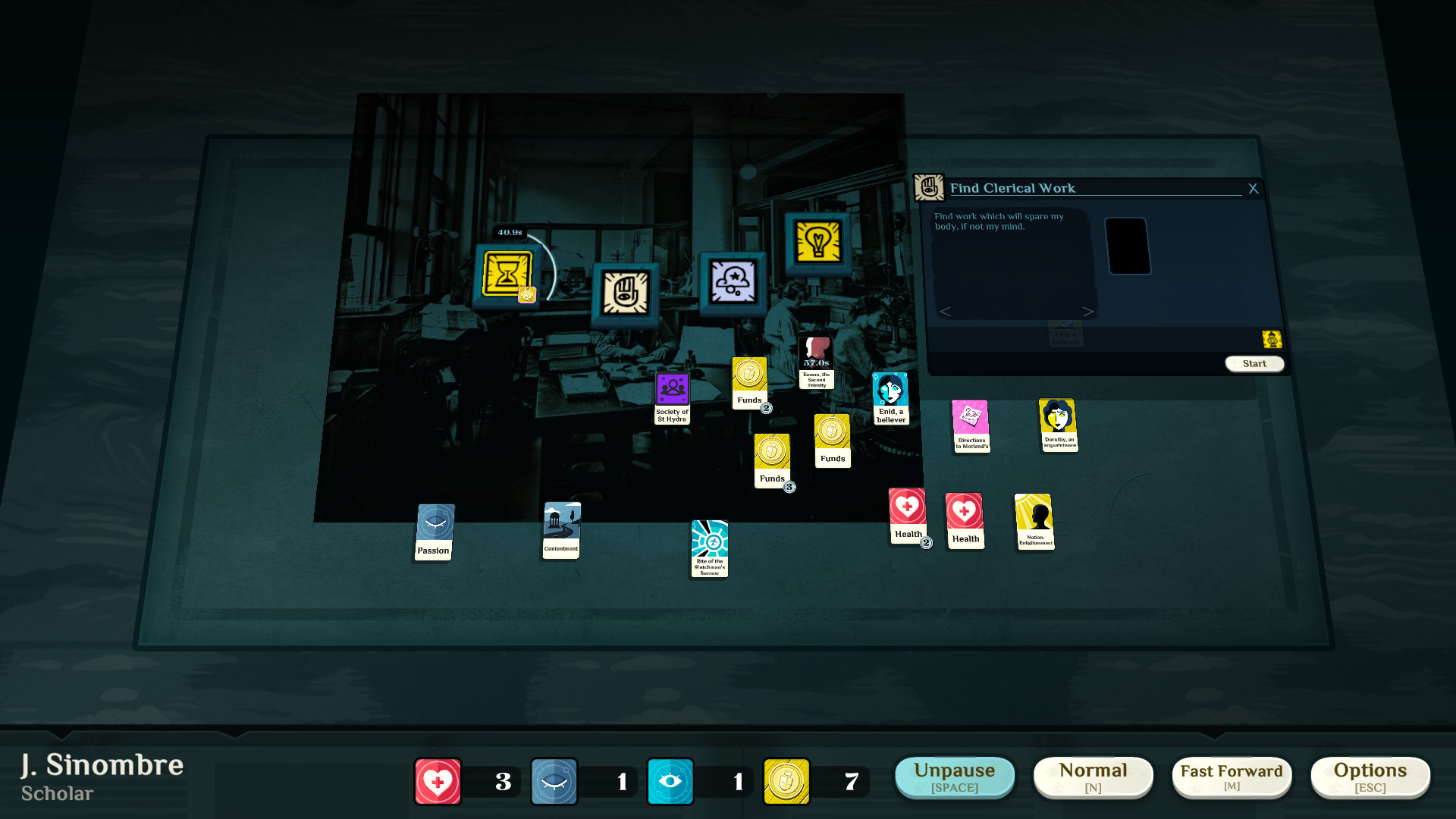Click the Funds coin icon showing 7
The height and width of the screenshot is (819, 1456).
[786, 781]
